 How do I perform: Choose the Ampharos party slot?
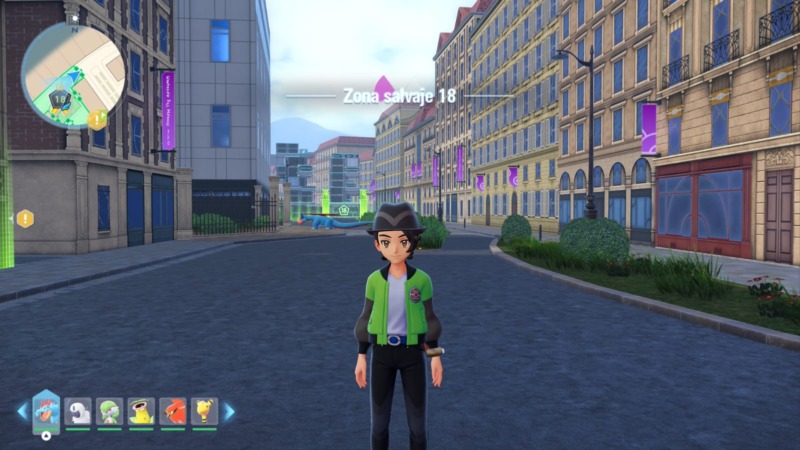(204, 411)
